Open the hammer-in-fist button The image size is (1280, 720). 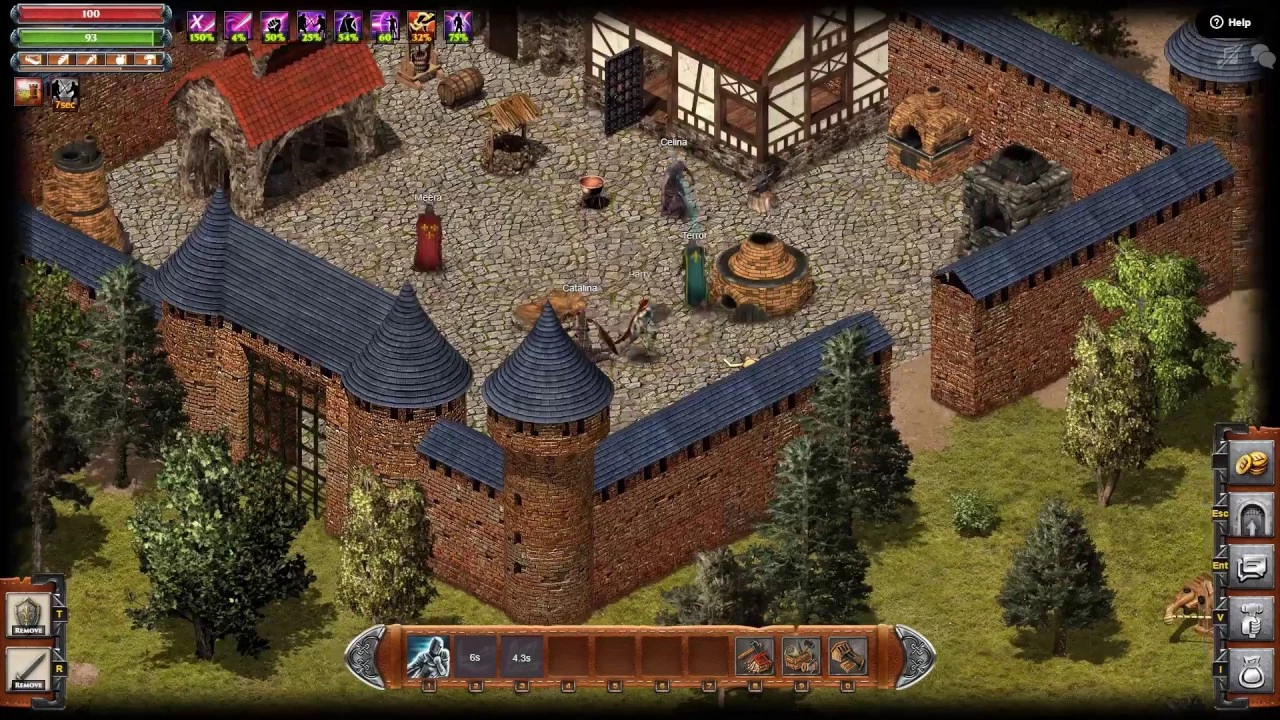(x=1251, y=620)
